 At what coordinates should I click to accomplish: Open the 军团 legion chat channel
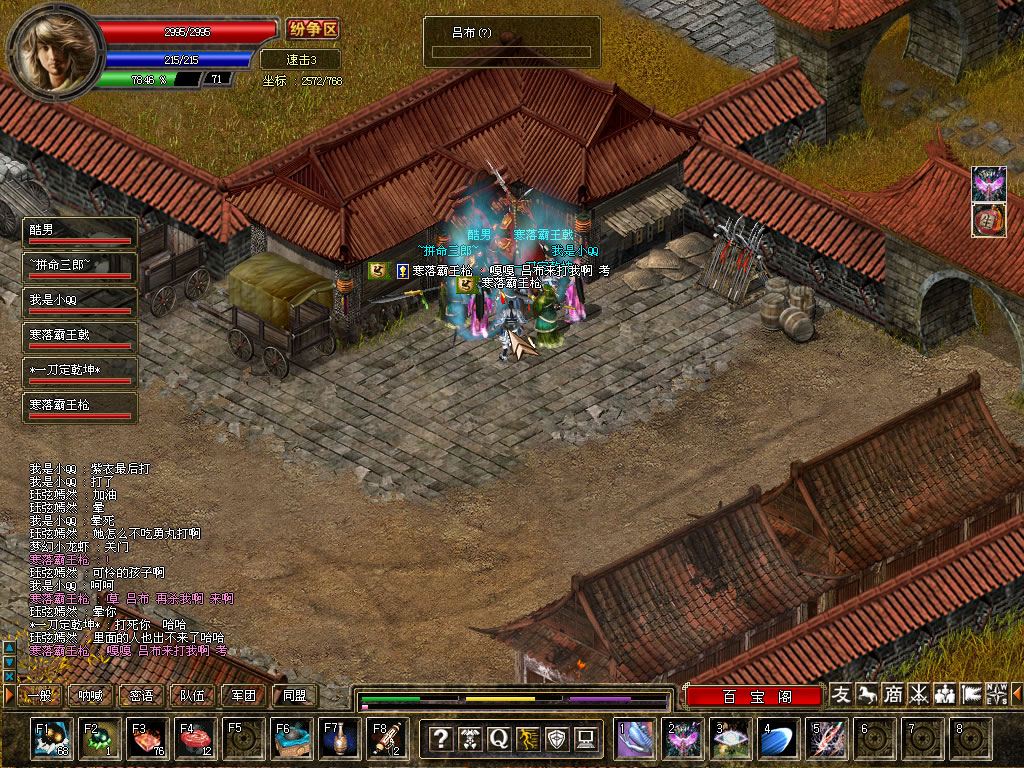point(244,696)
